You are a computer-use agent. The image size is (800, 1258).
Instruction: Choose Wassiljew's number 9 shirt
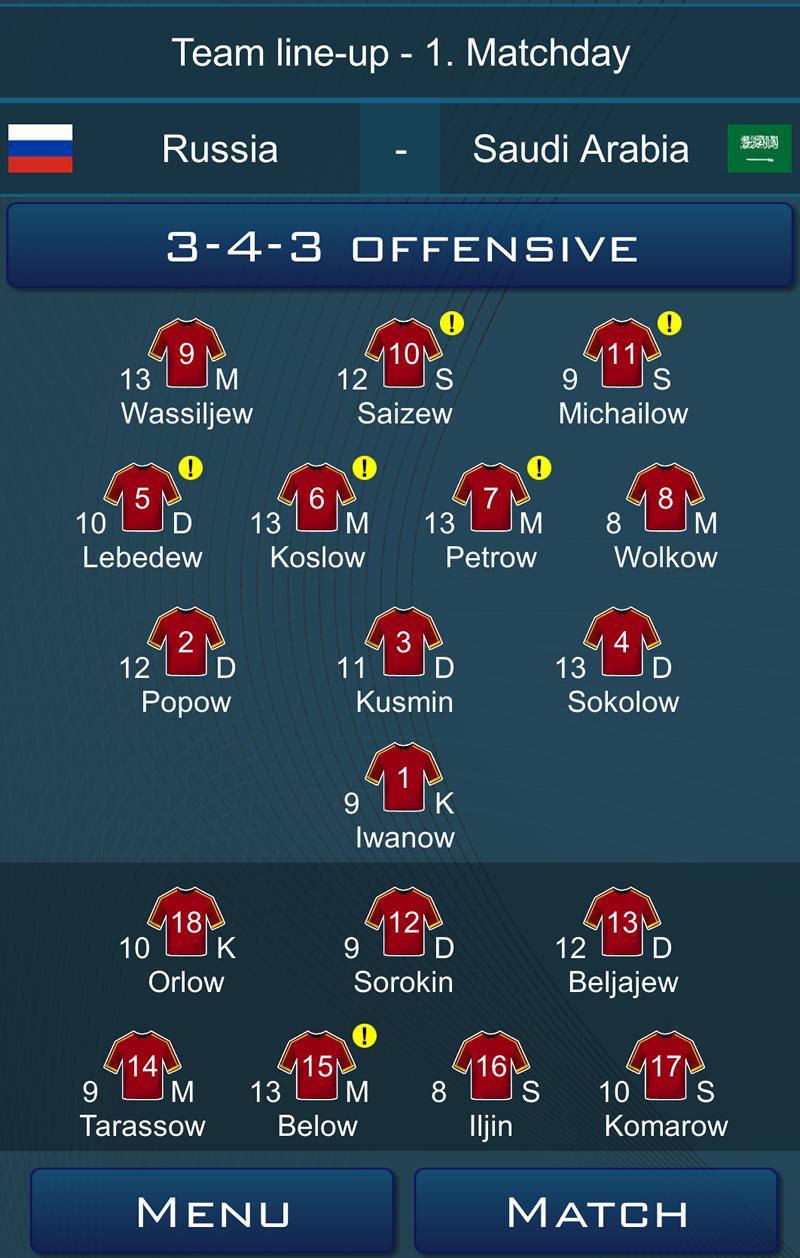[x=186, y=355]
